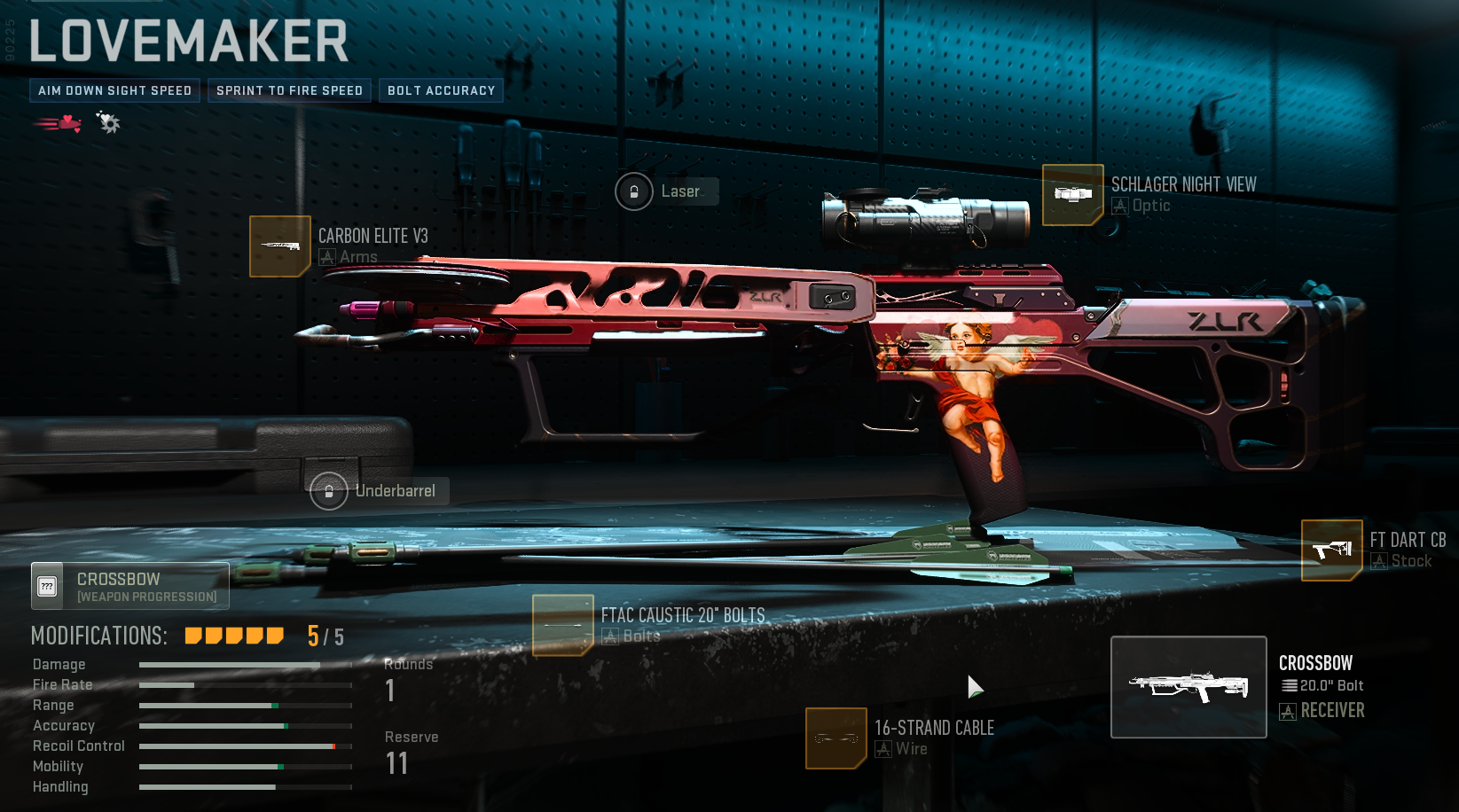Click the Aim Down Sight Speed tag
The height and width of the screenshot is (812, 1459).
tap(114, 90)
